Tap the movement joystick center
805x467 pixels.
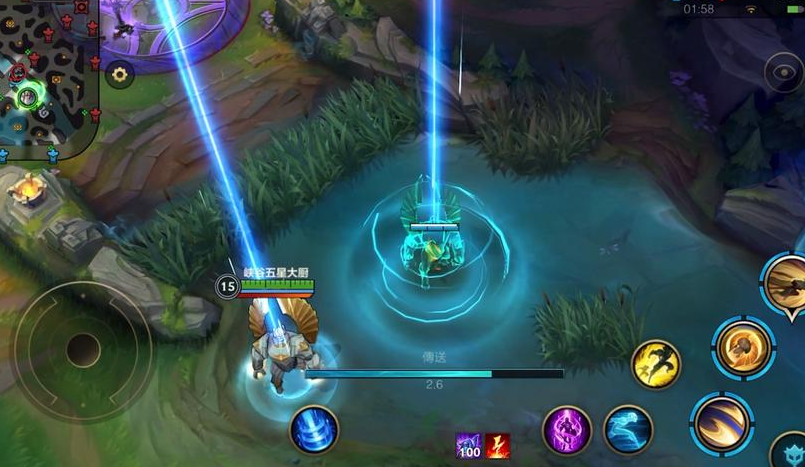(83, 349)
